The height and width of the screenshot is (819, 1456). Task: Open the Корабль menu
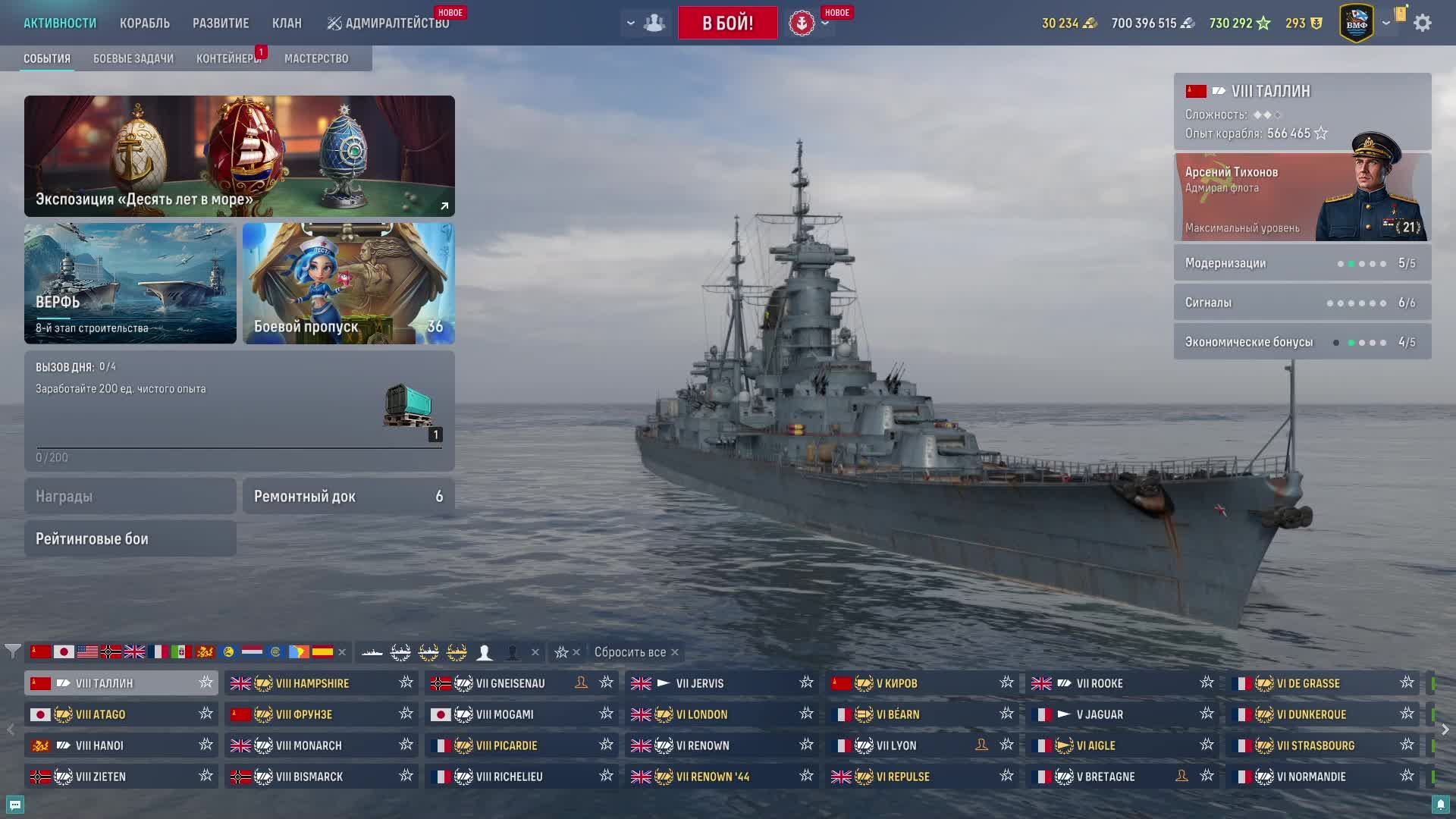(144, 24)
